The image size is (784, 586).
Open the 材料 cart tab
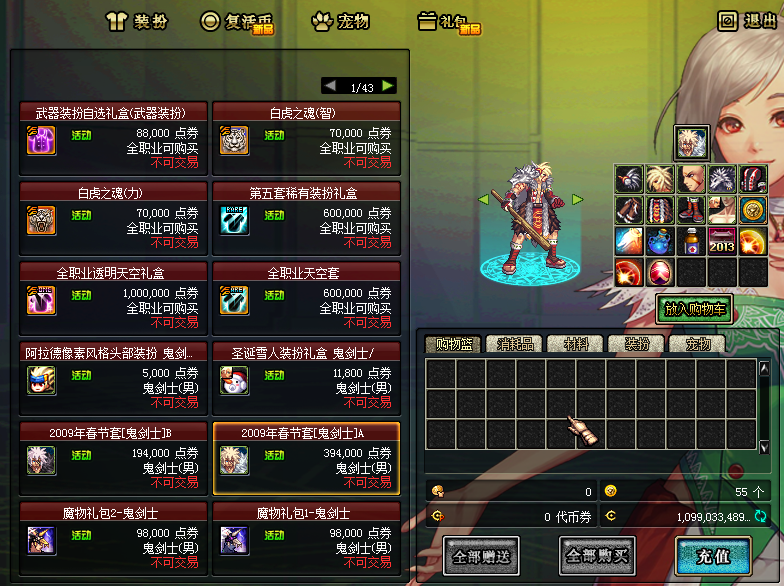pos(576,344)
